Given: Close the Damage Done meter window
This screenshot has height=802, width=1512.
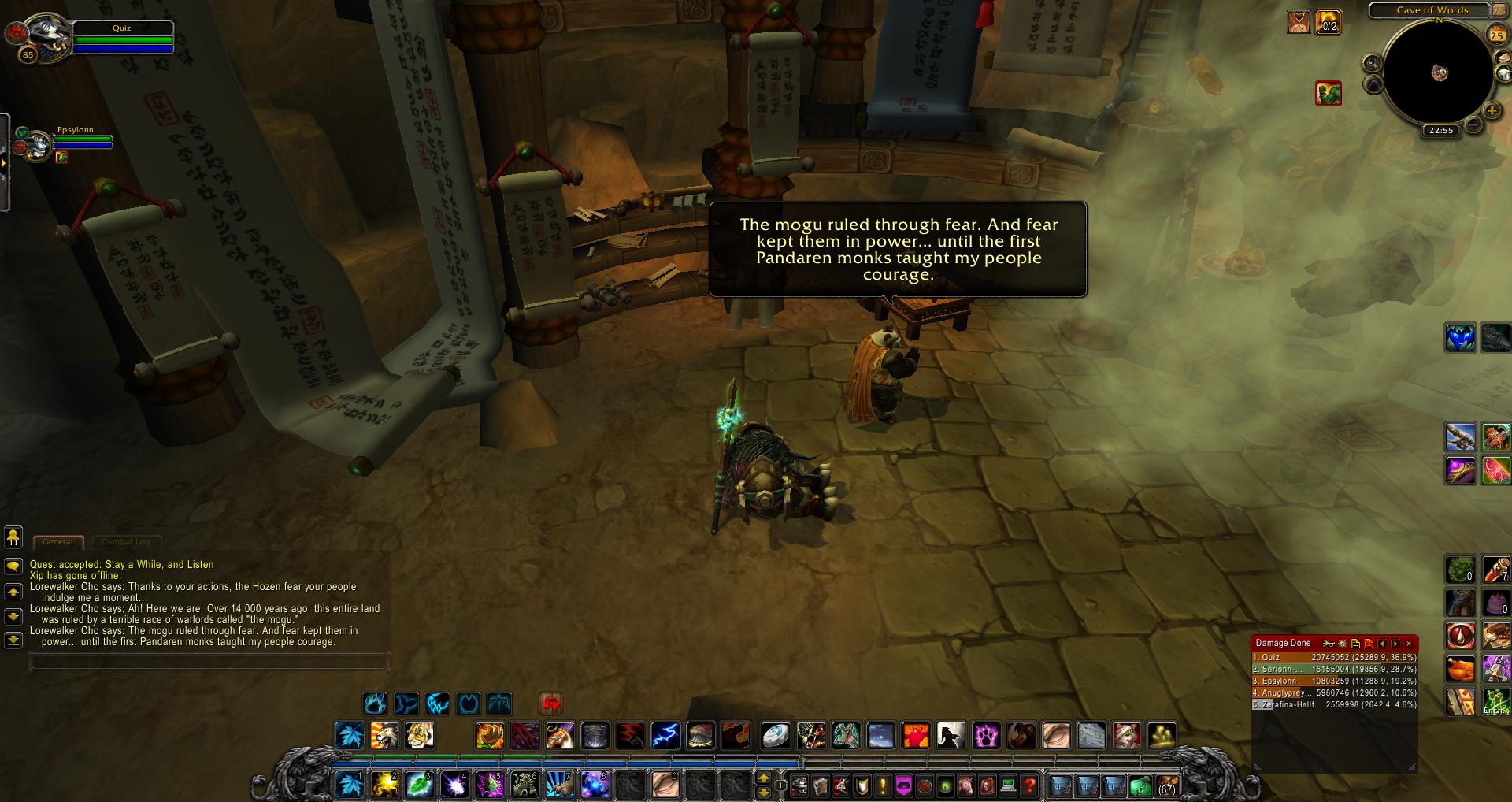Looking at the screenshot, I should 1409,644.
